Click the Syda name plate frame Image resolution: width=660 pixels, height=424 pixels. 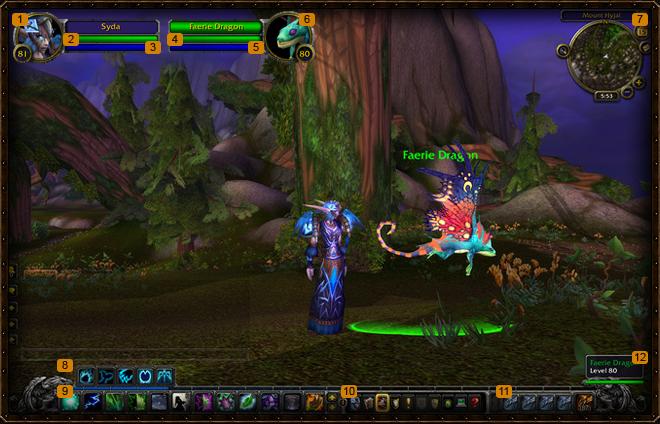[110, 27]
